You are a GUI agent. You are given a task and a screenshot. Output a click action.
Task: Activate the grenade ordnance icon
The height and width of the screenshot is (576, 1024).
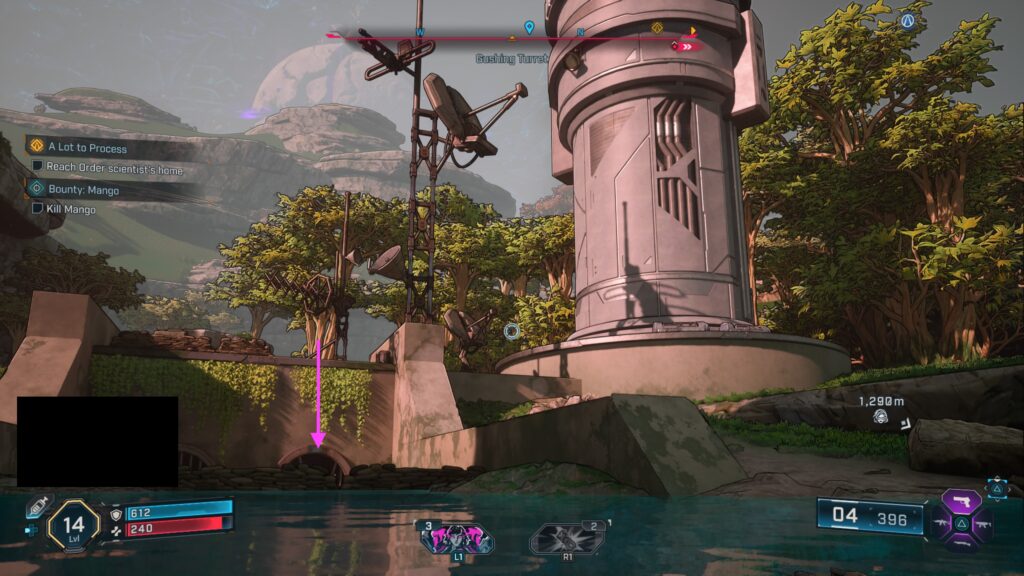(x=568, y=538)
